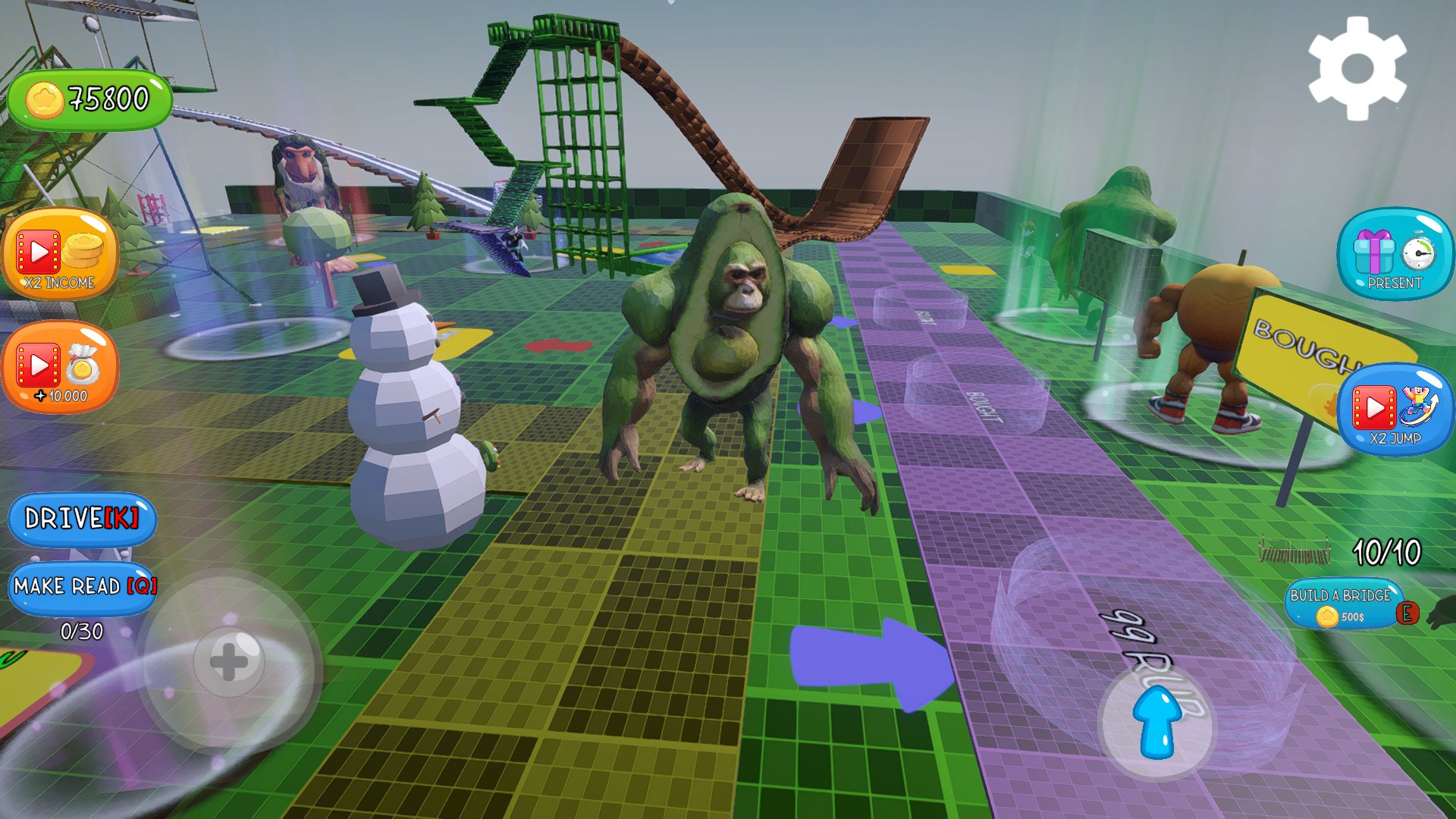Activate the X2 JUMP video bonus
Screen dimensions: 1456x819
[x=1394, y=409]
